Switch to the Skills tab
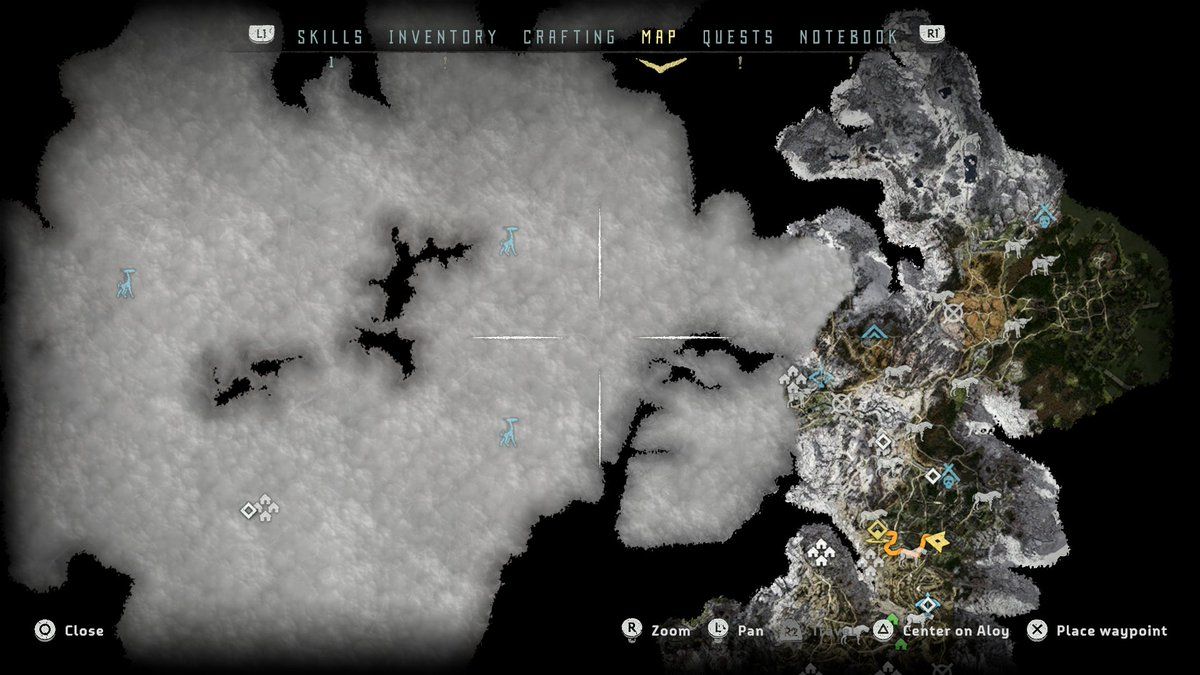The image size is (1200, 675). [330, 37]
